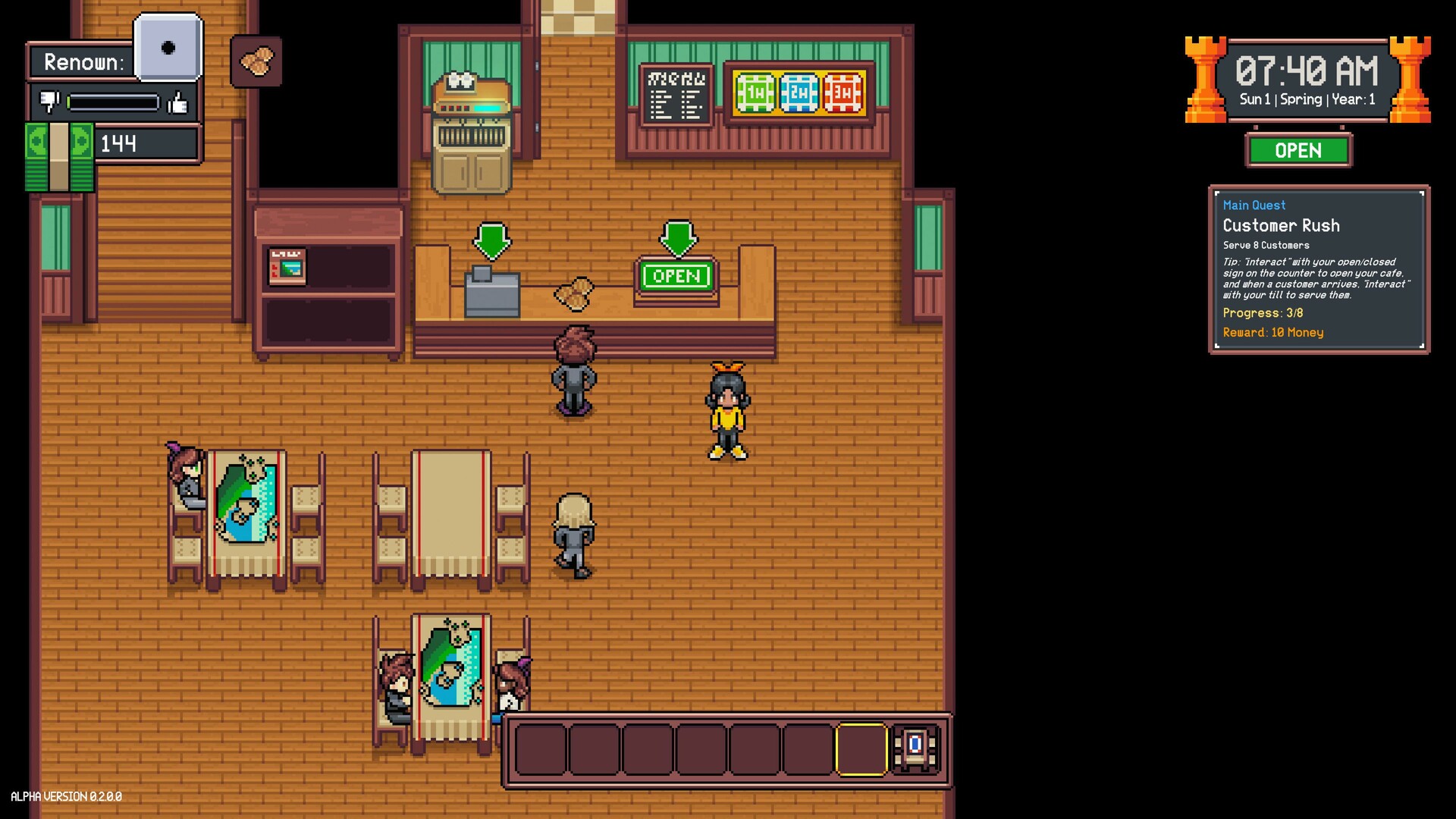Expand the green arrow above the till
The width and height of the screenshot is (1456, 819).
(493, 241)
